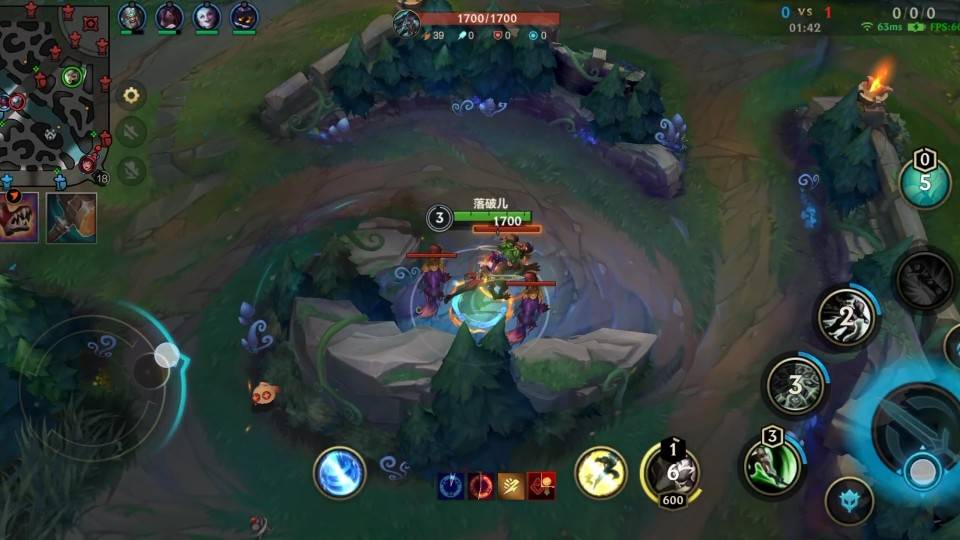
Task: Trigger the green ability with level badge 3
Action: (772, 464)
